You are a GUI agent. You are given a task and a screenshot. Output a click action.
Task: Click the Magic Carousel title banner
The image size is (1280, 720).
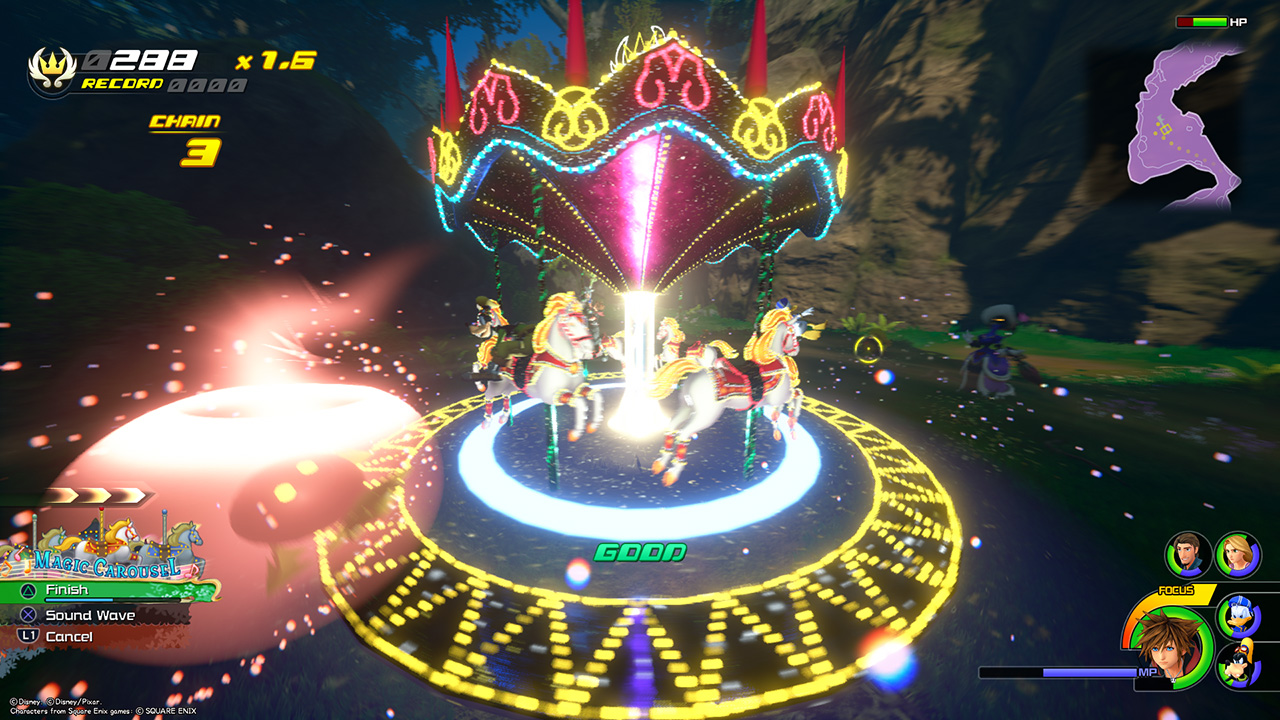tap(107, 565)
